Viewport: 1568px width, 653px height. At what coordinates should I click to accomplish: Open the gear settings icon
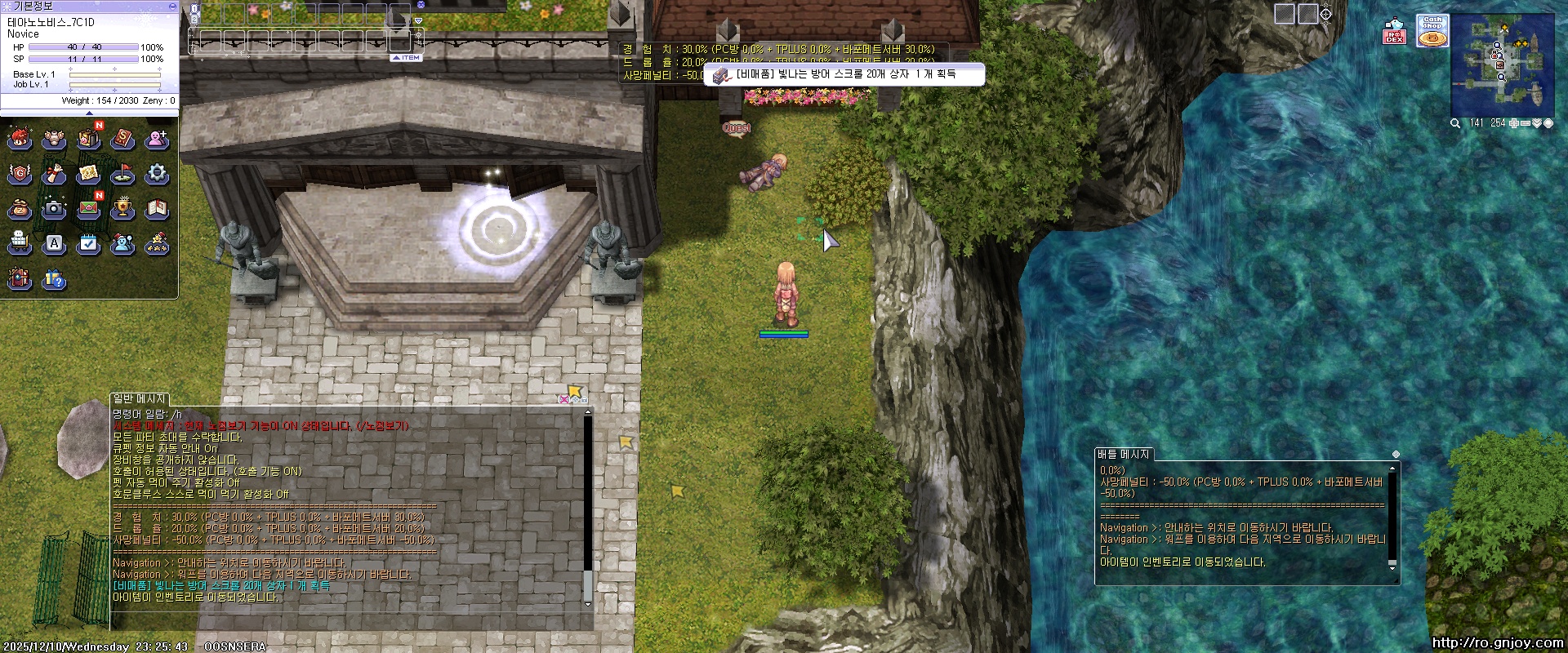coord(157,174)
